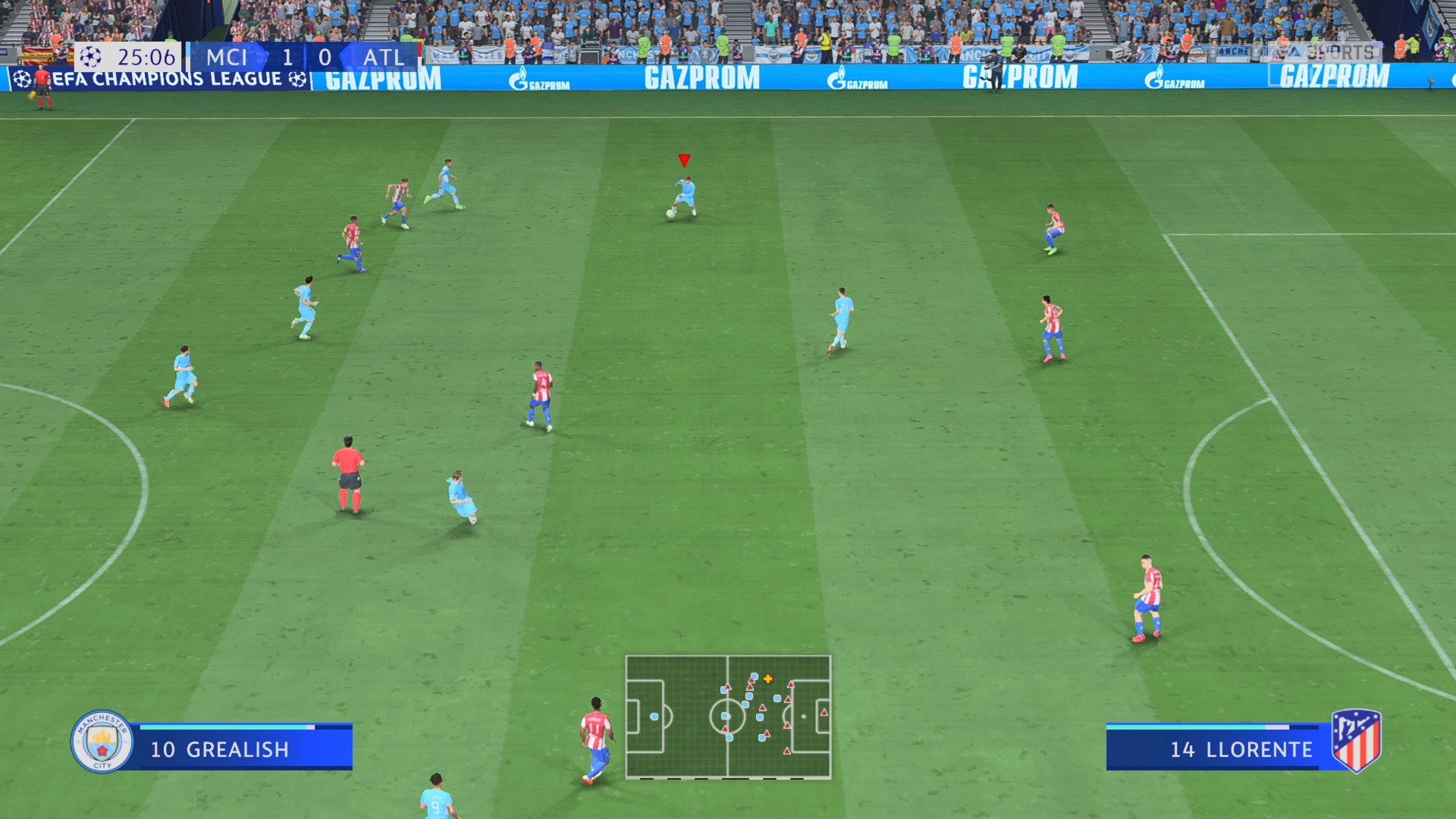Image resolution: width=1456 pixels, height=819 pixels.
Task: Click Grealish's stamina bar above his name
Action: point(227,726)
